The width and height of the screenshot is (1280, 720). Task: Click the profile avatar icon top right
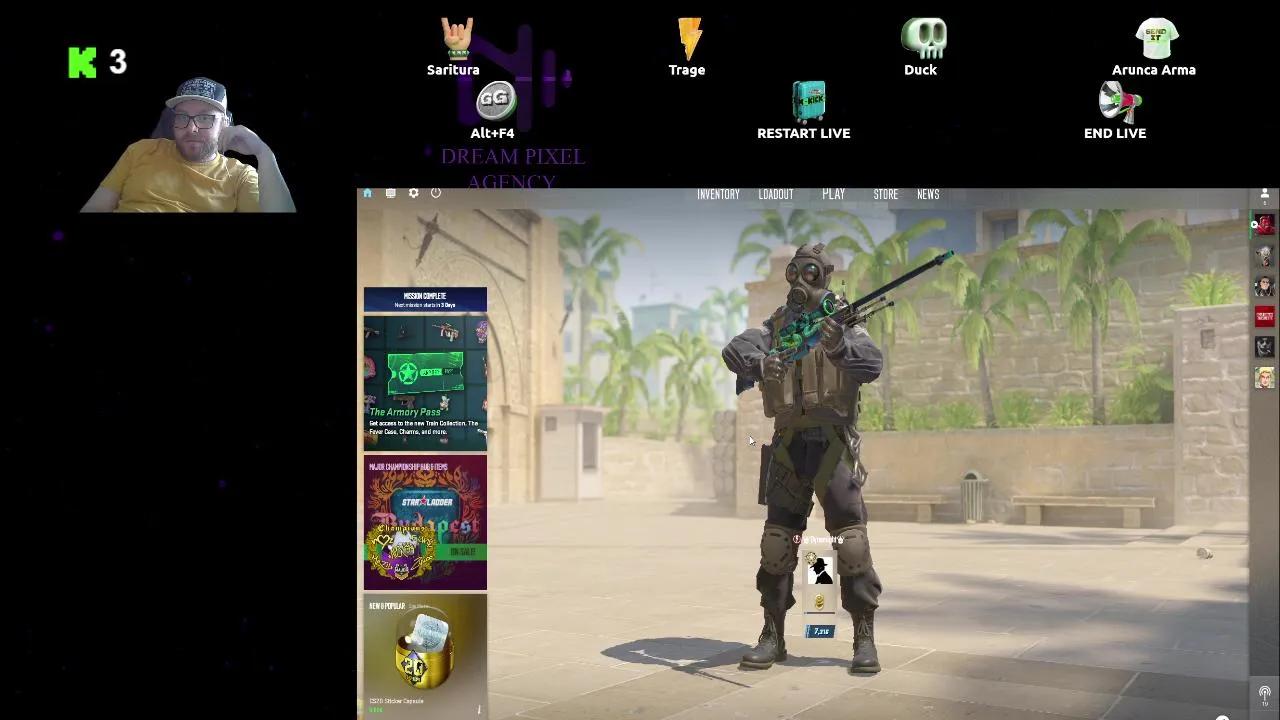[x=1264, y=193]
